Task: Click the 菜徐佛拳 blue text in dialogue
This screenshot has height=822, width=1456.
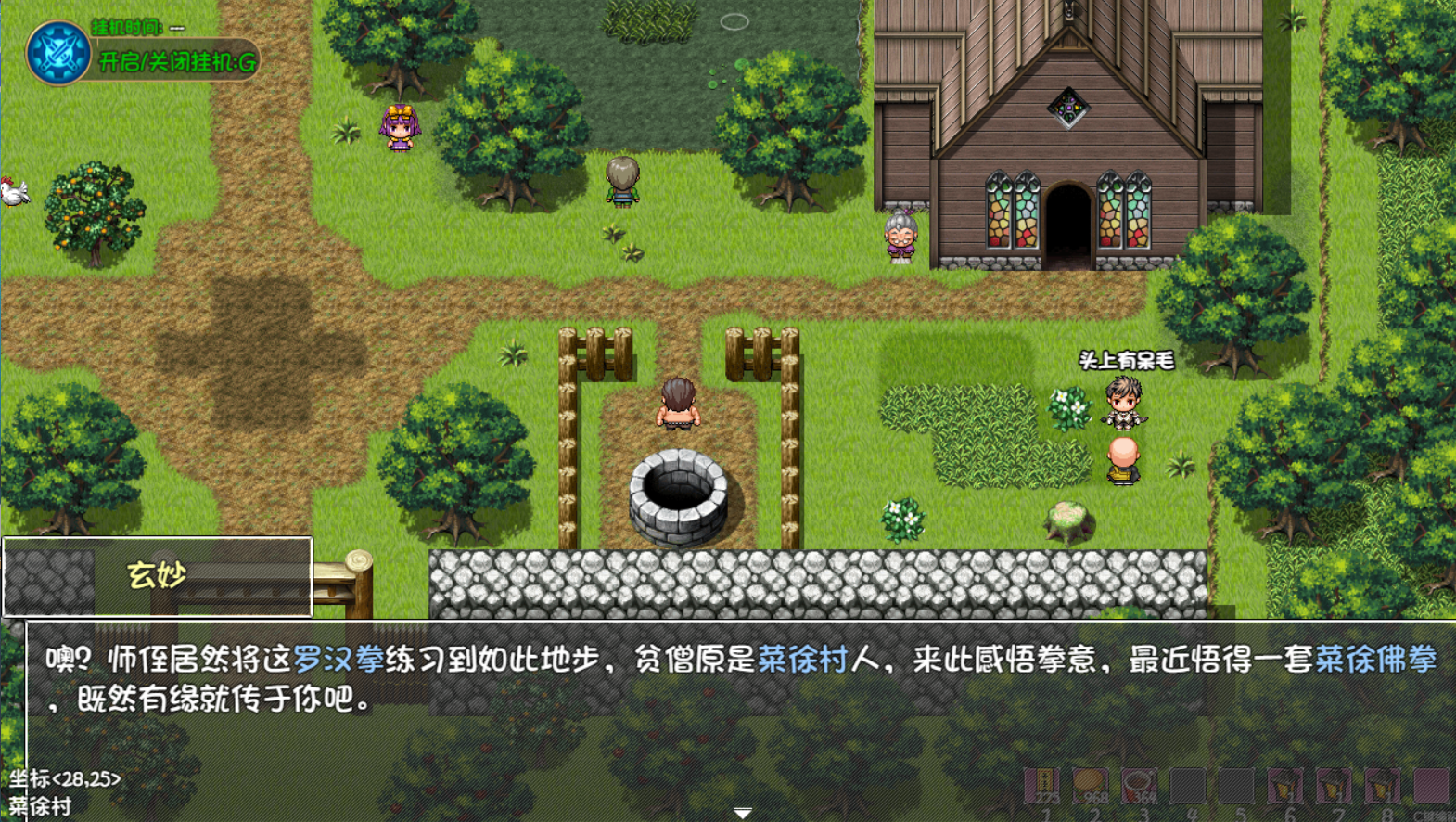Action: tap(1374, 659)
